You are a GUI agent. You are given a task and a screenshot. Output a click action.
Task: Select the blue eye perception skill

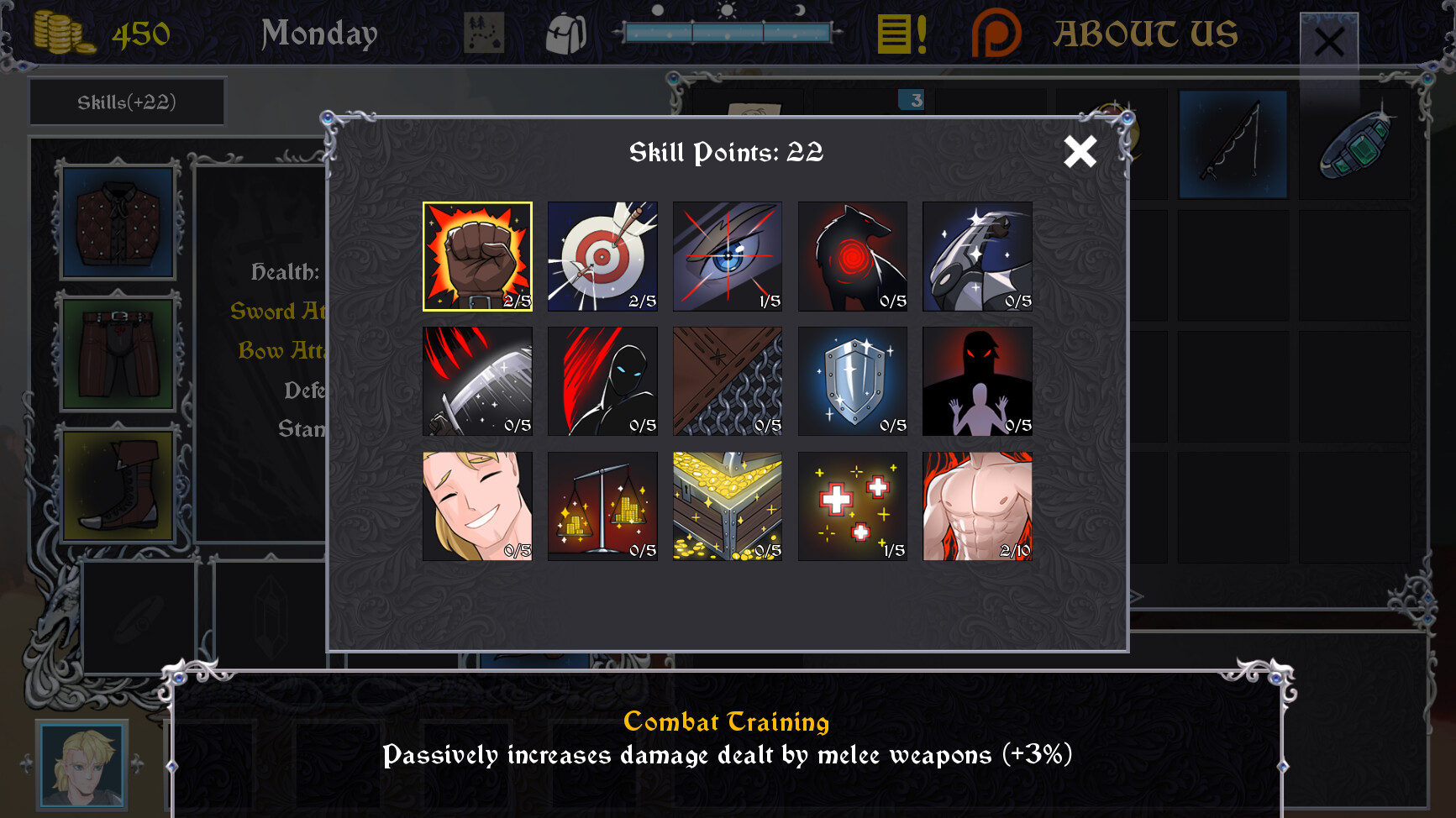[728, 256]
